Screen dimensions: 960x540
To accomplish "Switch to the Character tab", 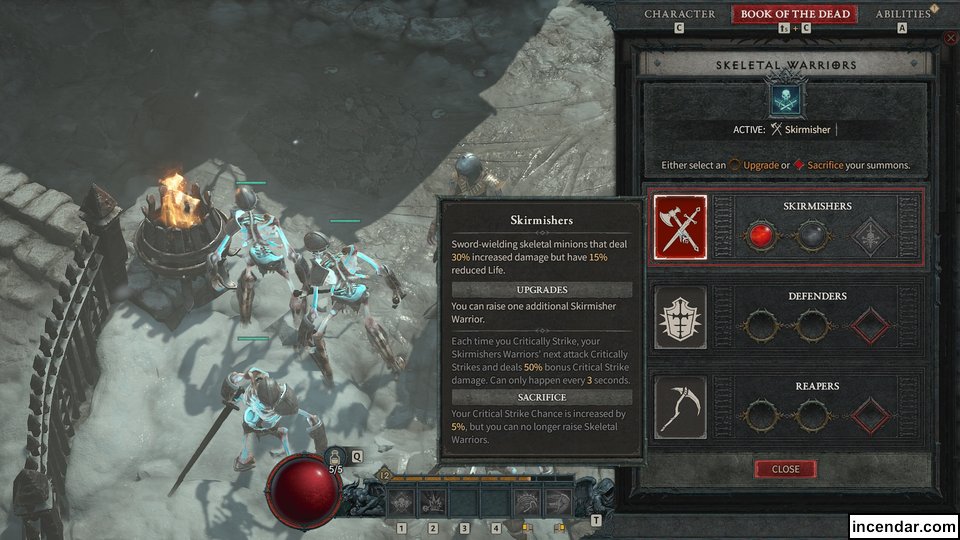I will pyautogui.click(x=680, y=14).
